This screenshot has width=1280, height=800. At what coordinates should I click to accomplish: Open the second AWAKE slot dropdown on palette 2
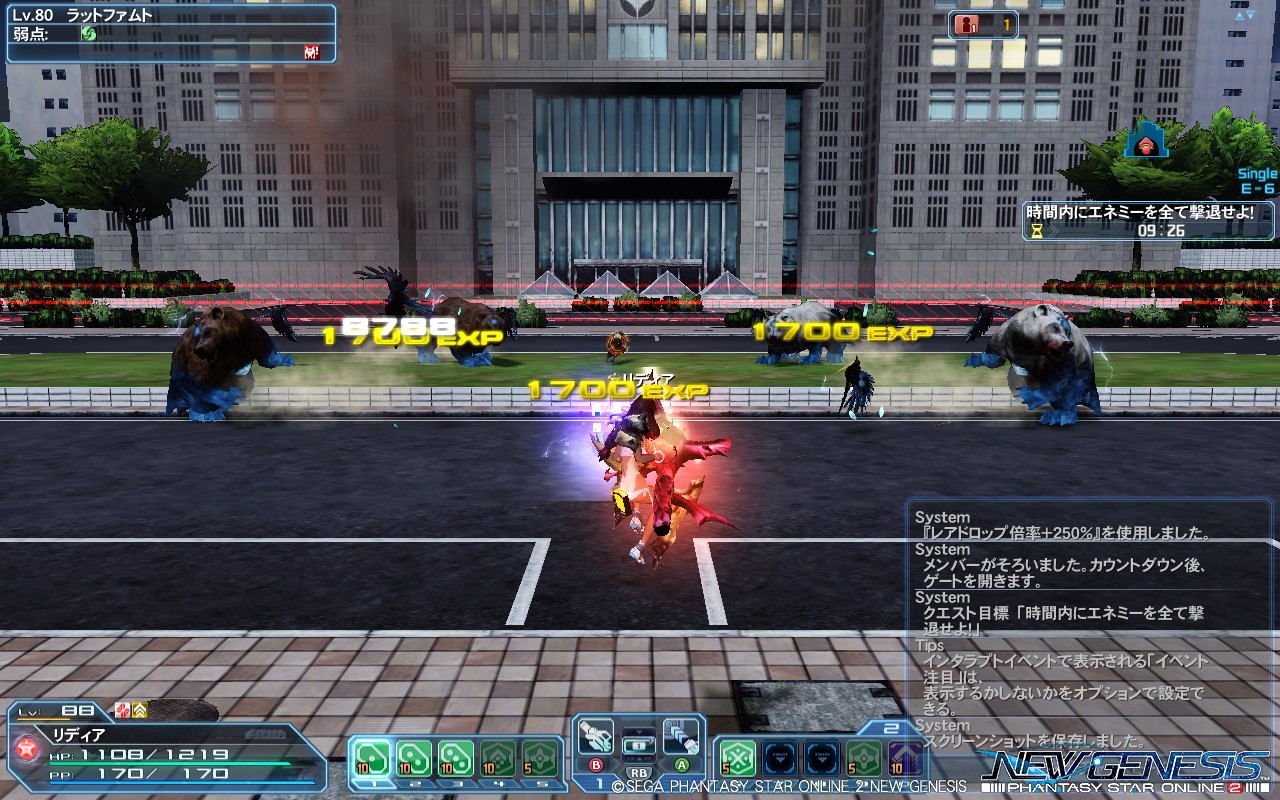(822, 756)
